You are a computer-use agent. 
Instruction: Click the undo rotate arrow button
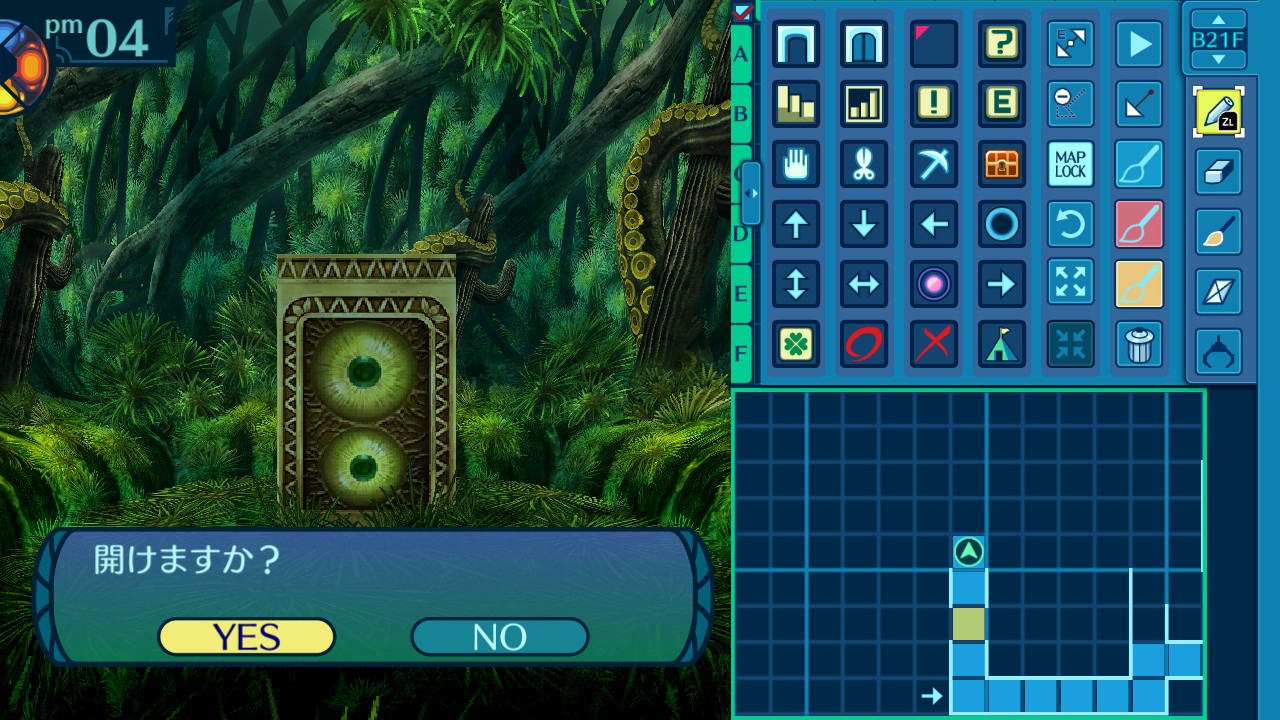coord(1070,224)
